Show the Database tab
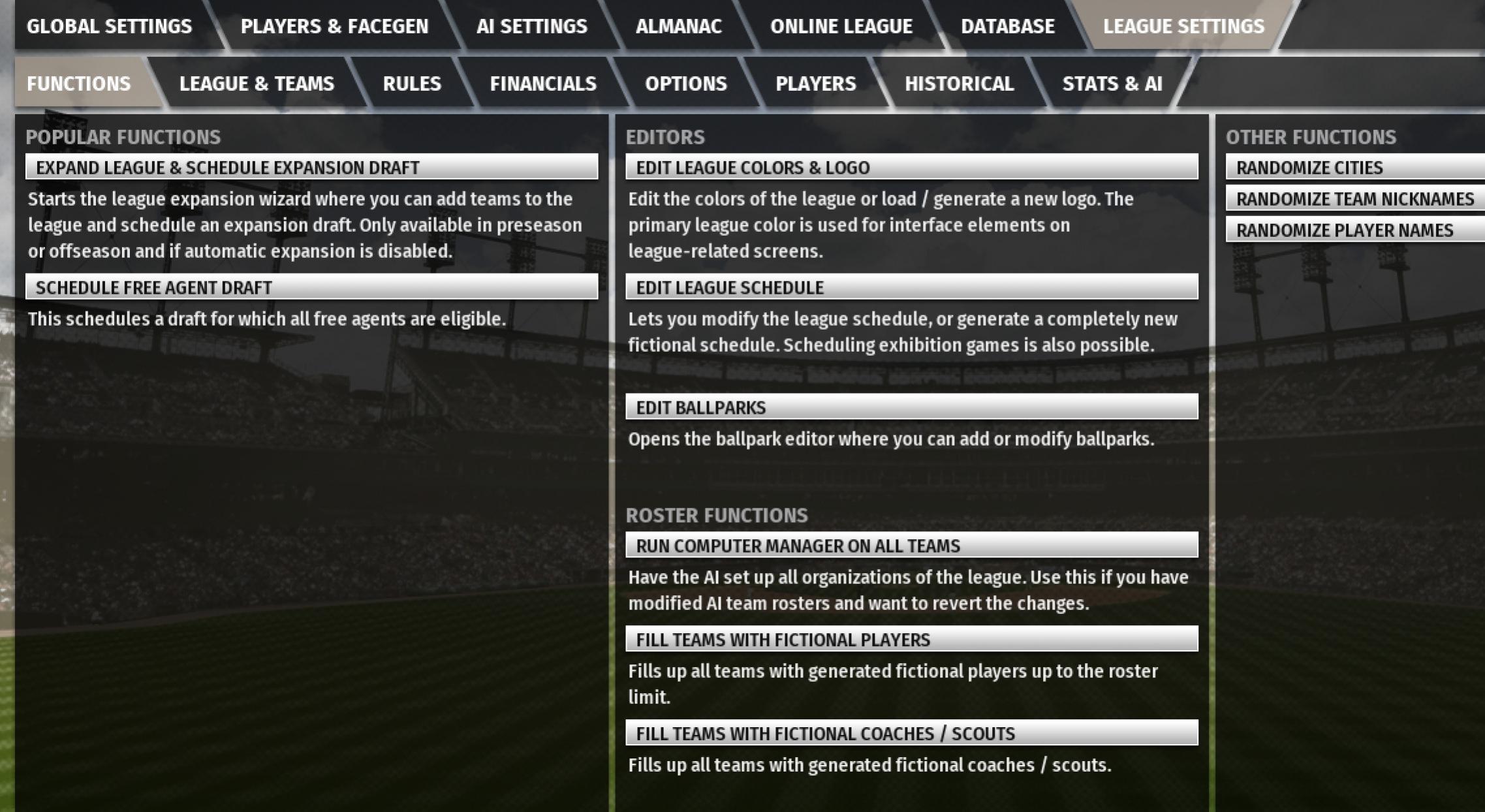This screenshot has height=812, width=1485. tap(1007, 26)
